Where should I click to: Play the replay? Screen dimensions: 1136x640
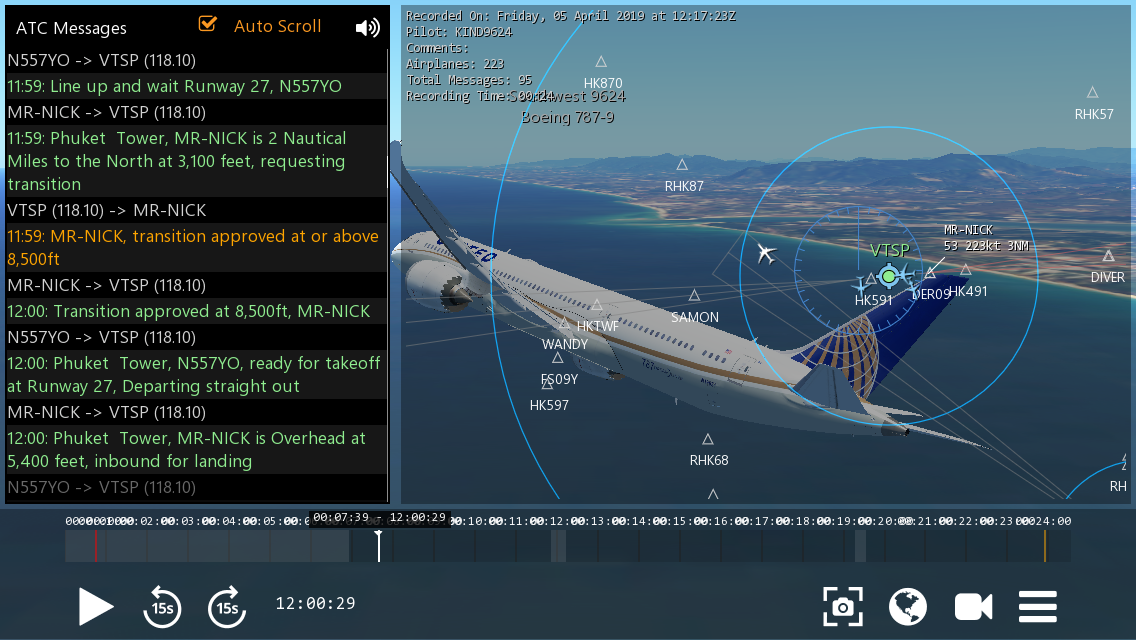[x=96, y=606]
